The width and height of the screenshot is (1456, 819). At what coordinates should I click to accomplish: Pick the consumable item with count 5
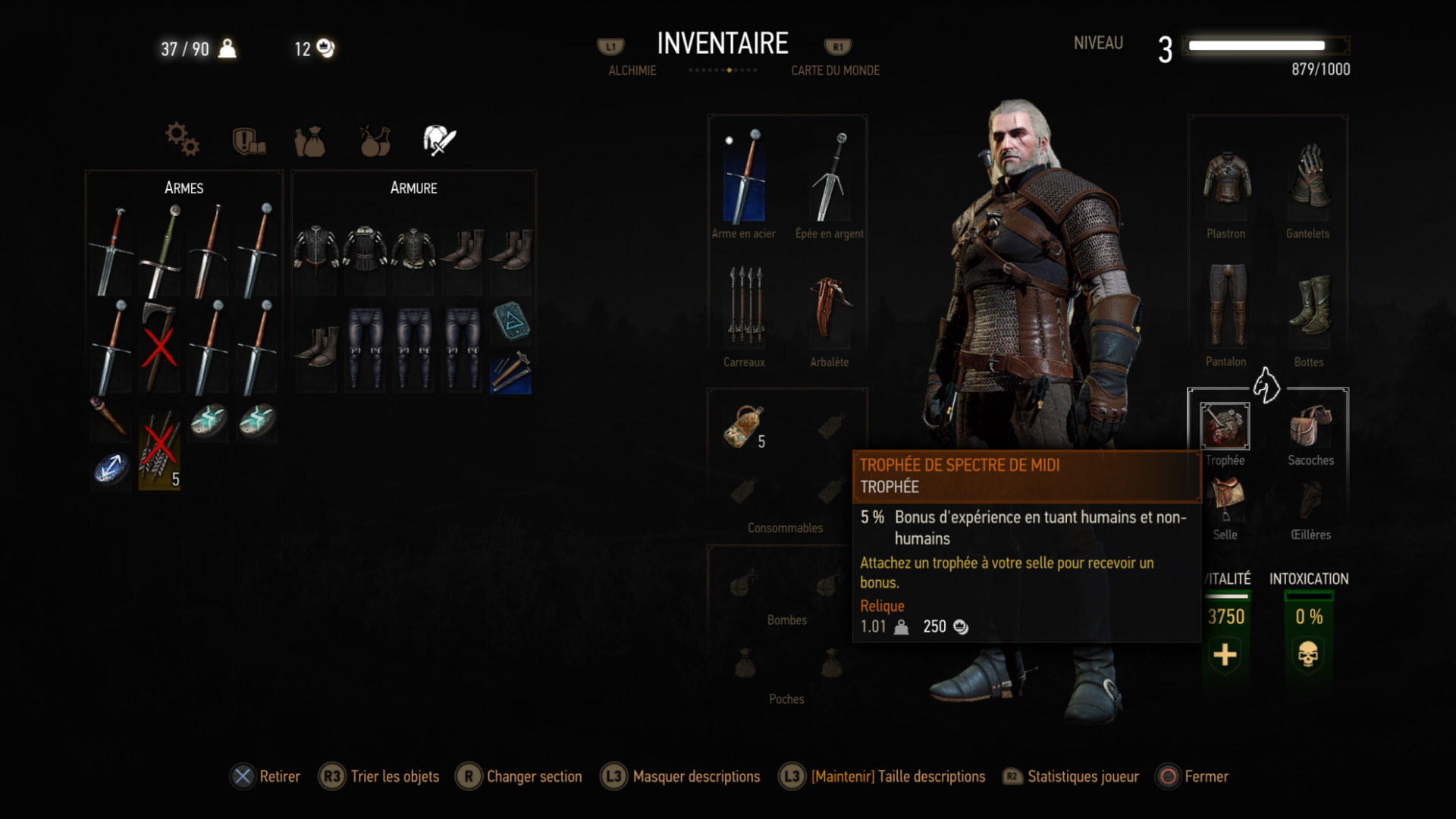point(745,427)
